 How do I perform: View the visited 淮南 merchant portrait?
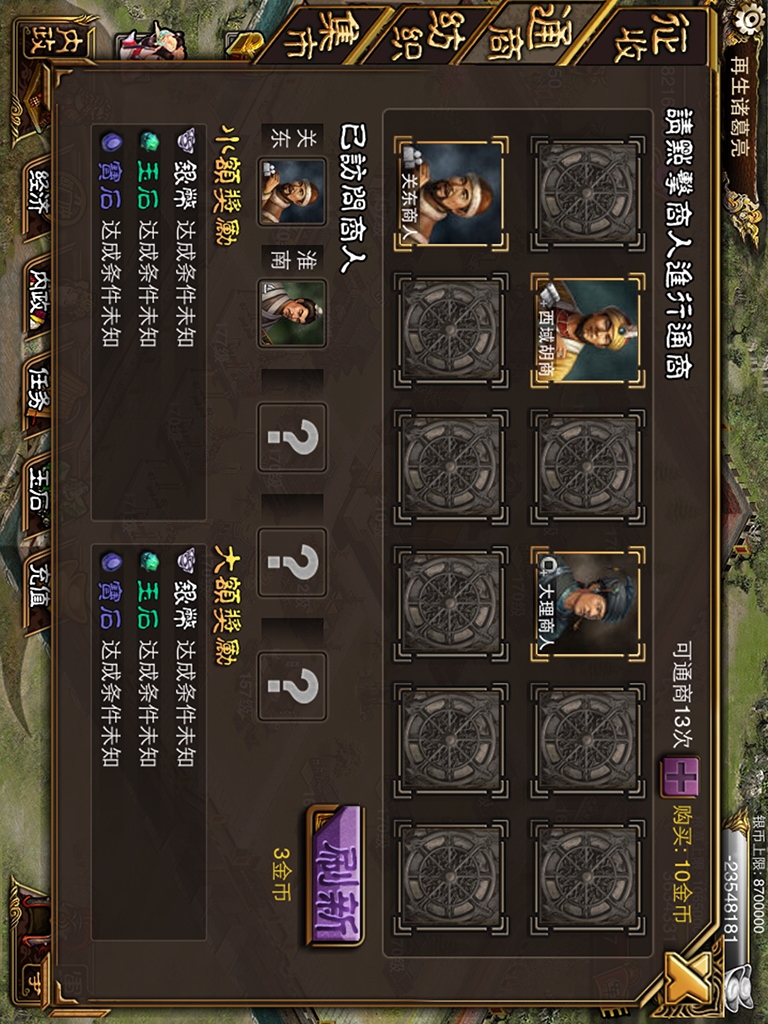coord(292,313)
